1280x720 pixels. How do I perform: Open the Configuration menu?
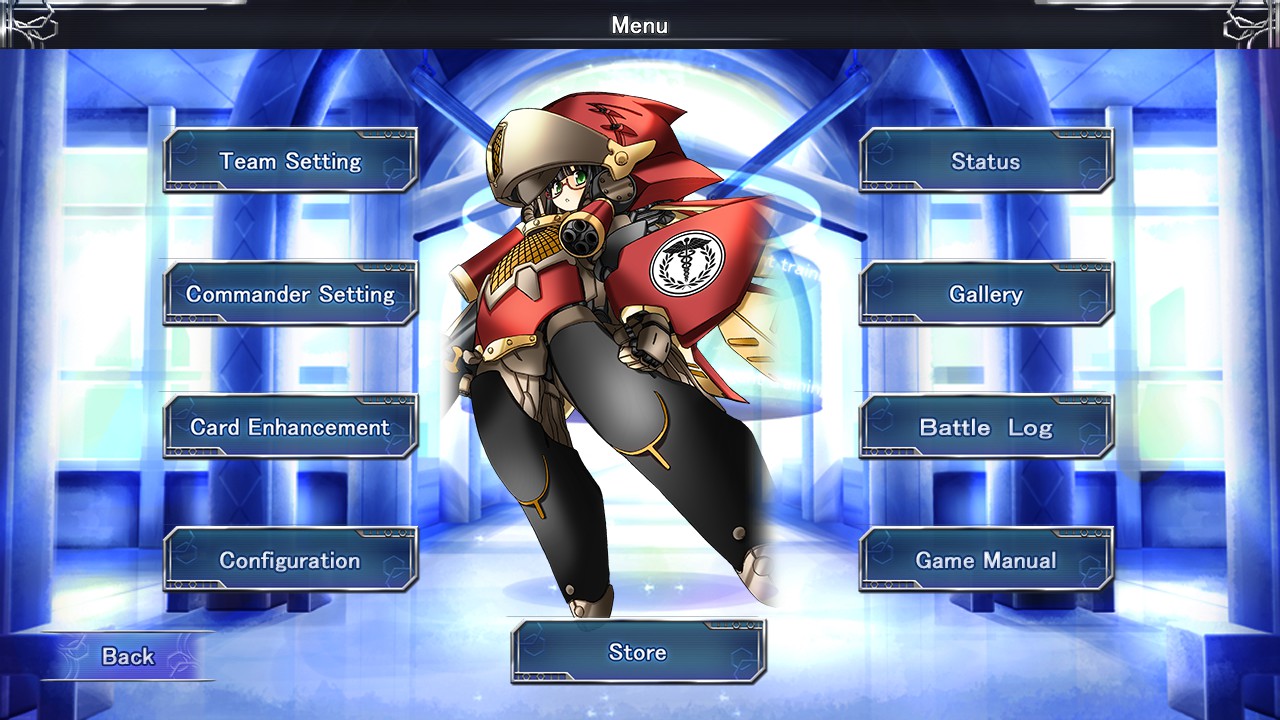[x=290, y=560]
